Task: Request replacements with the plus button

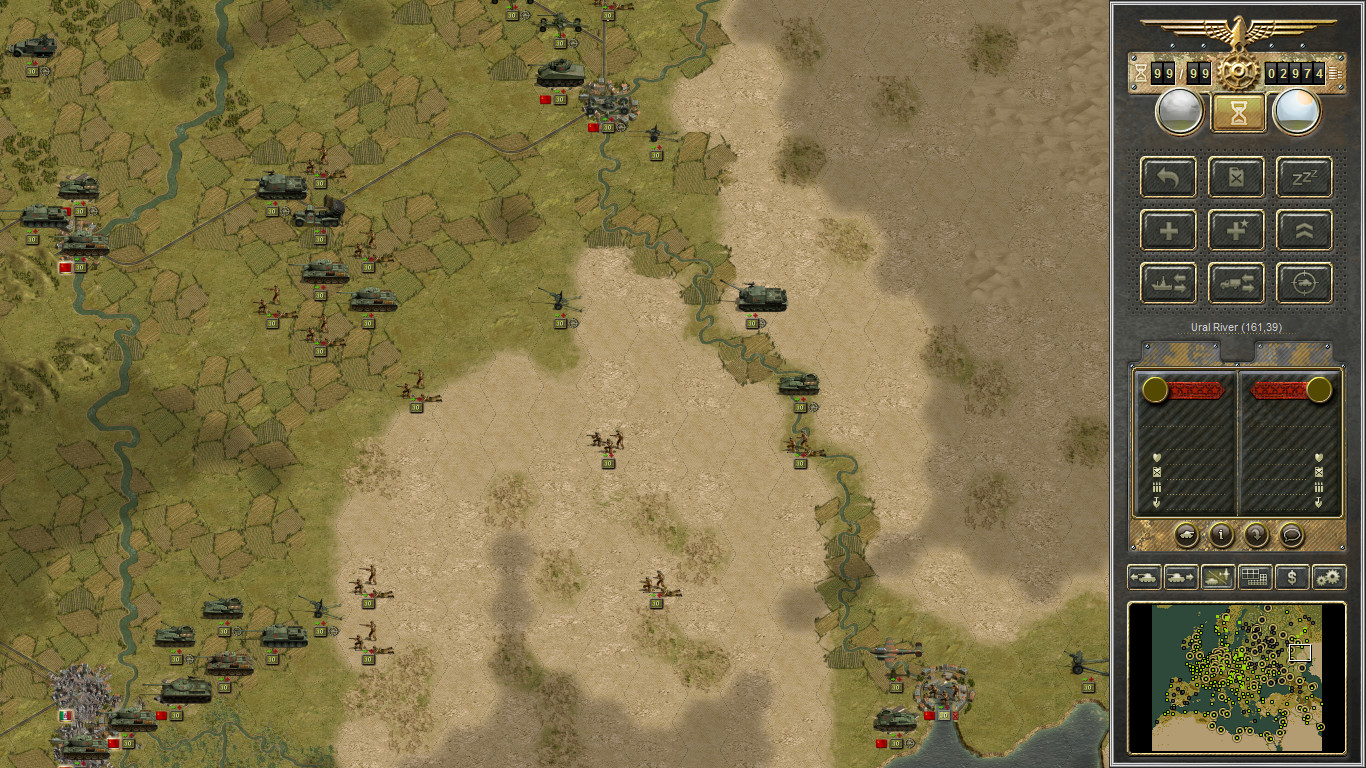Action: [1168, 230]
